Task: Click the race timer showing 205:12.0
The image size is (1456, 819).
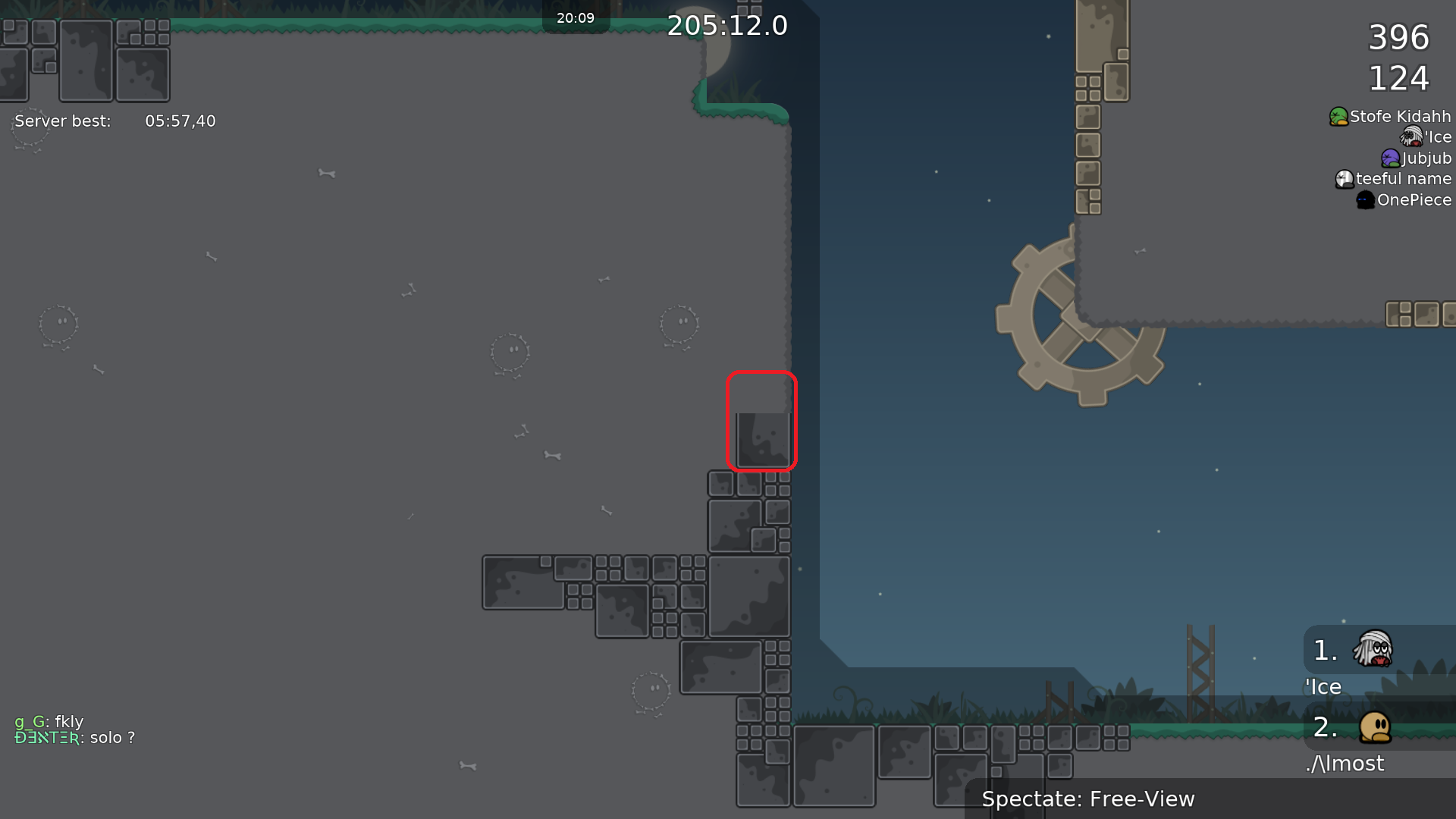Action: [x=728, y=25]
